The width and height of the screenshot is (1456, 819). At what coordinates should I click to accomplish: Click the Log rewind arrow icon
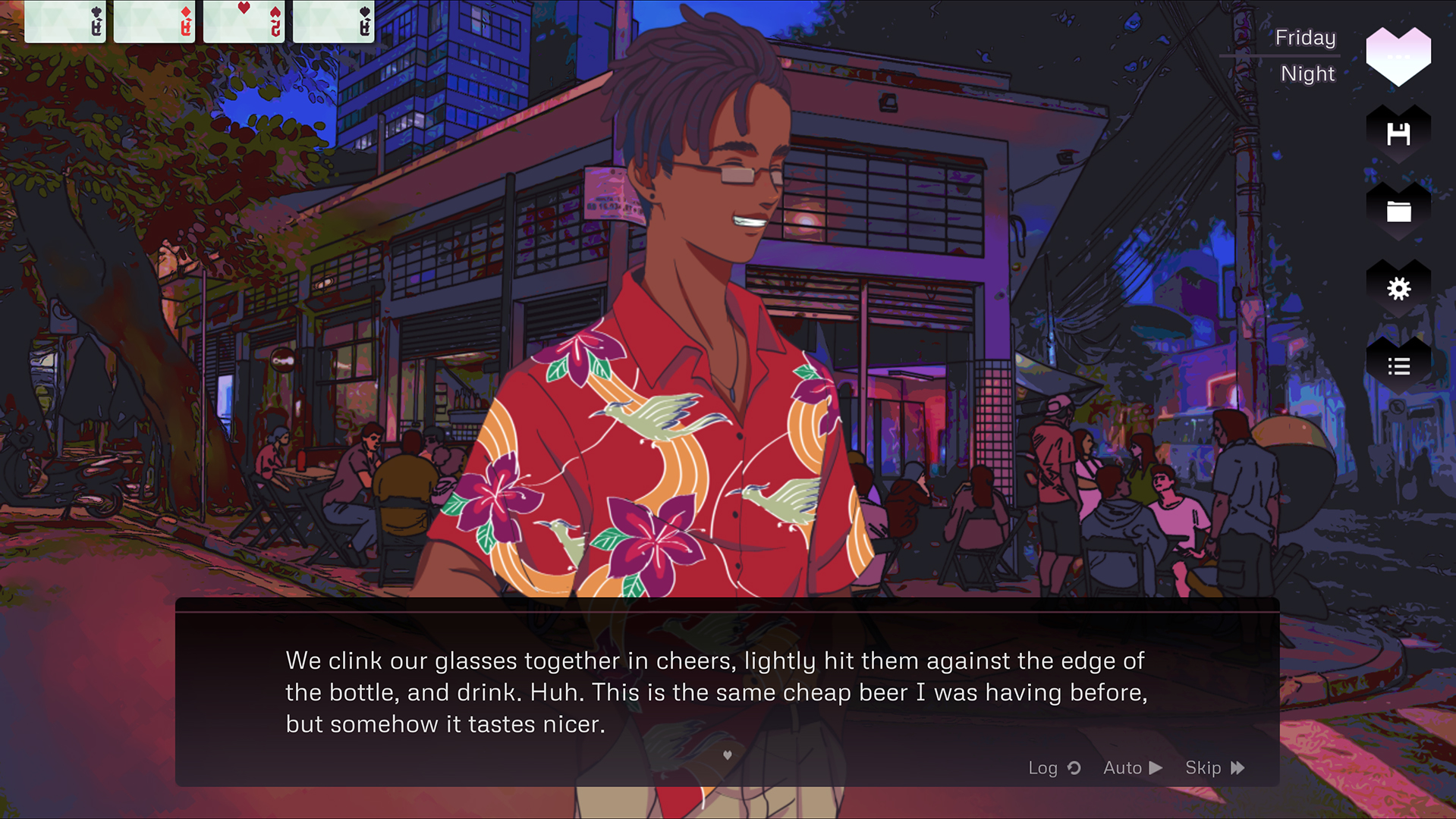click(x=1074, y=767)
